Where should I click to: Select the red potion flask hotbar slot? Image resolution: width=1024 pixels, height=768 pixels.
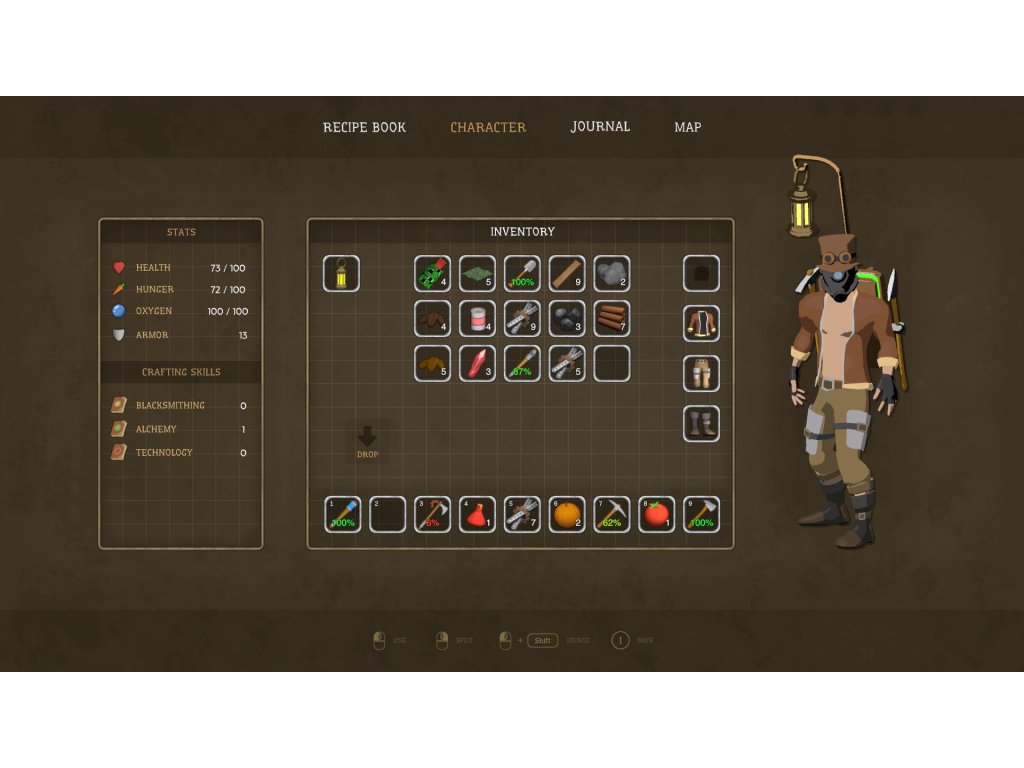click(x=477, y=514)
